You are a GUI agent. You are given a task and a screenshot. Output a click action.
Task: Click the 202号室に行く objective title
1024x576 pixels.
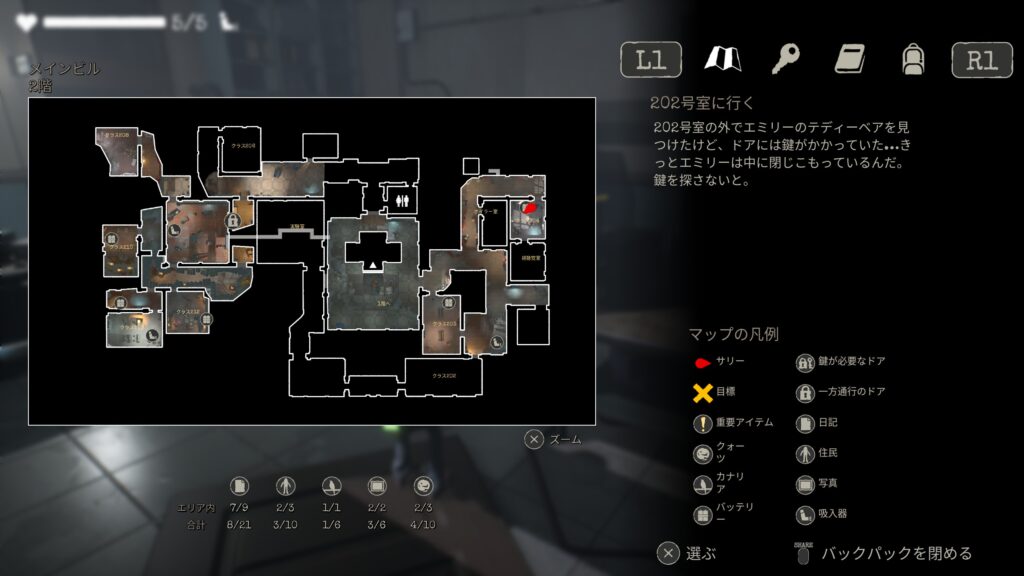coord(701,103)
